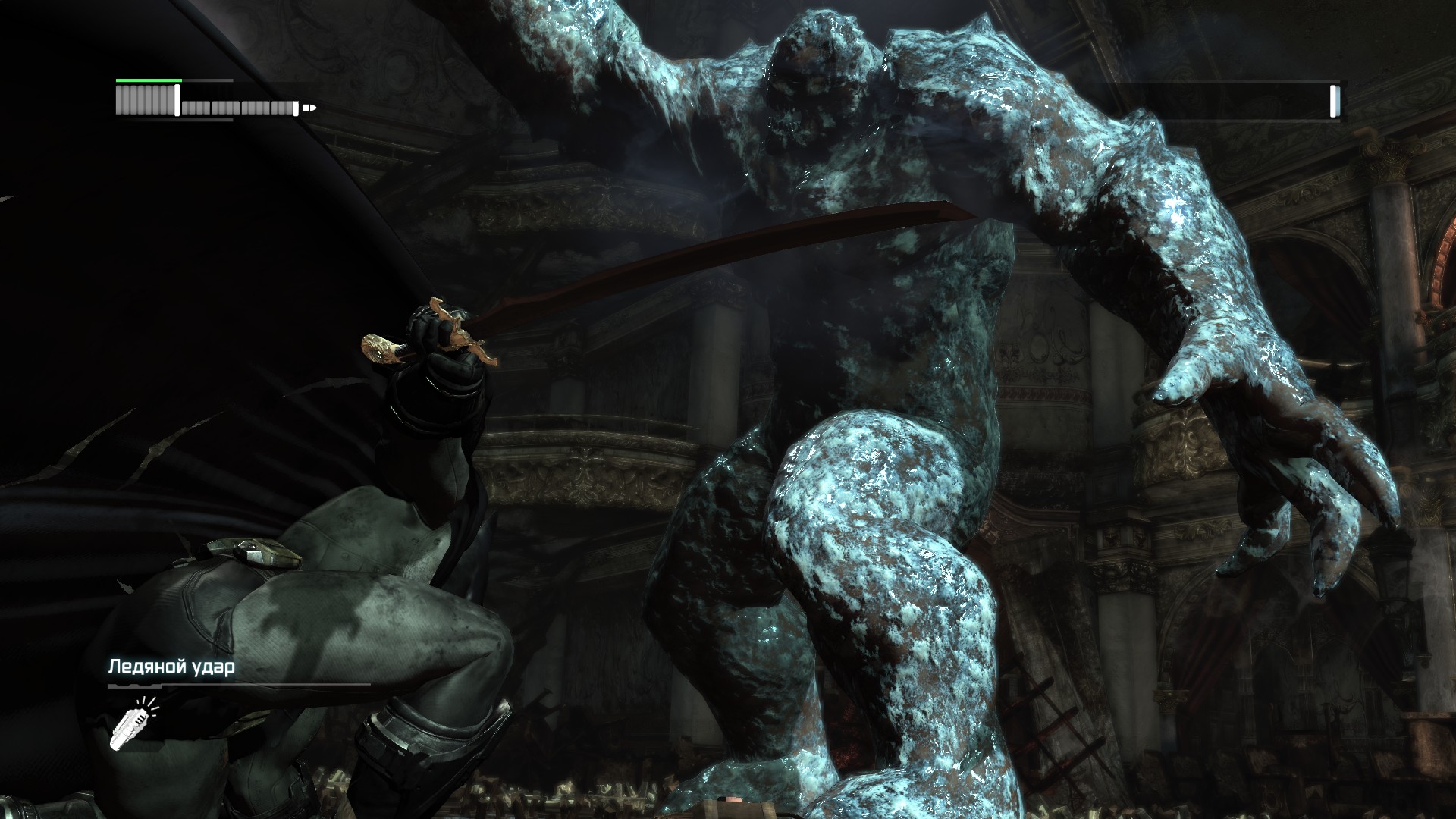Viewport: 1456px width, 819px height.
Task: Select the Freeze Blast gadget icon
Action: [x=132, y=723]
